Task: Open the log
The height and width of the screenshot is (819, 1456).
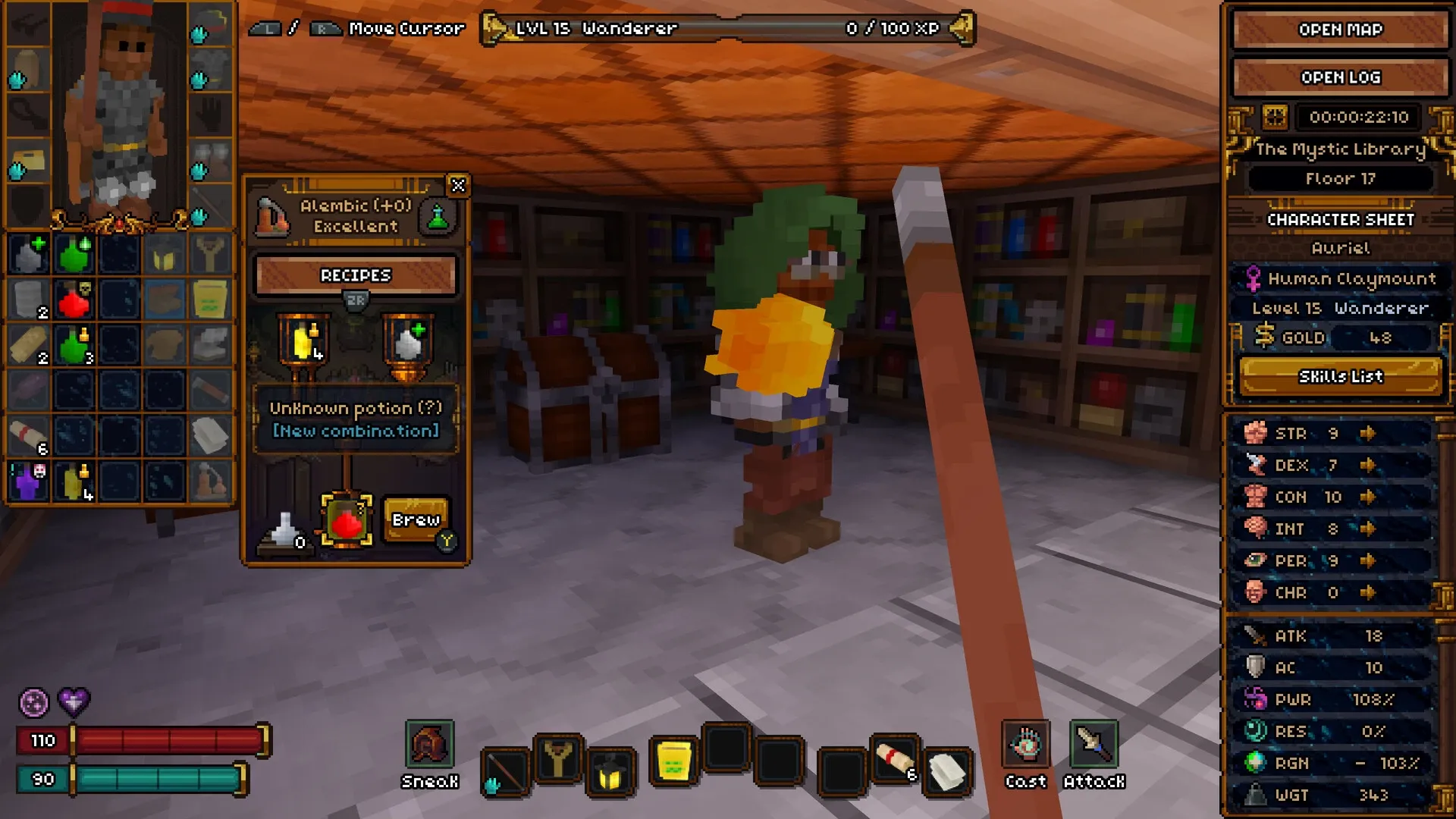Action: (x=1340, y=77)
